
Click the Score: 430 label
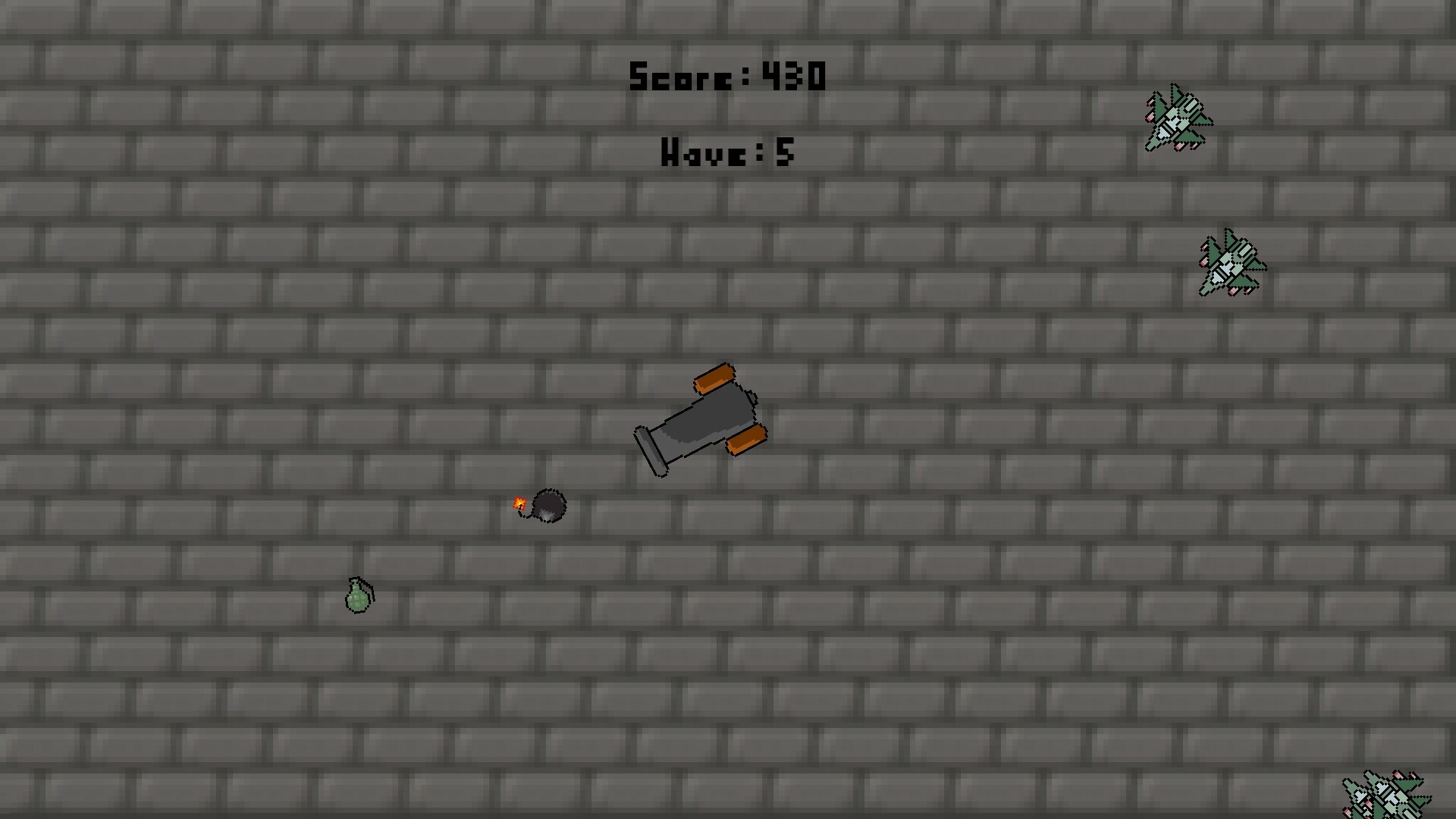[x=726, y=76]
